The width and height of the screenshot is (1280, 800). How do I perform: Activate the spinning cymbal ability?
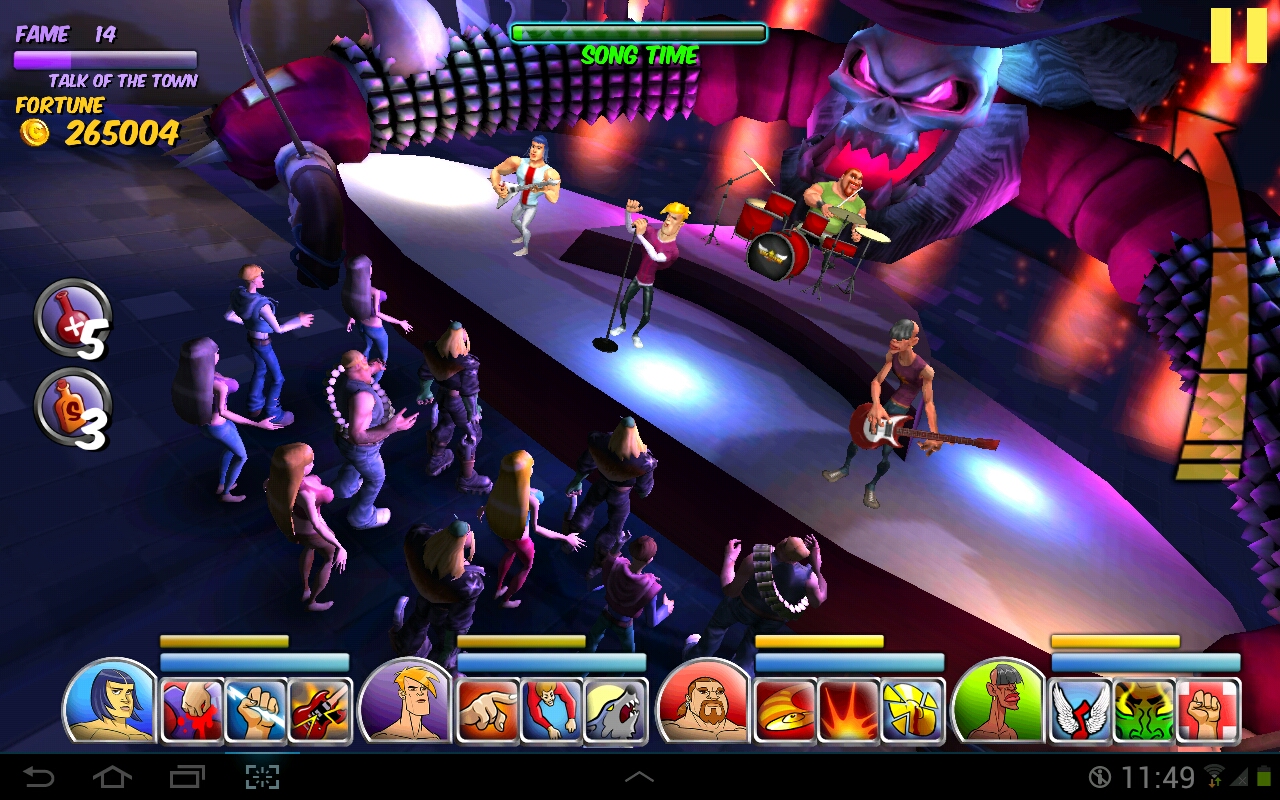[785, 711]
